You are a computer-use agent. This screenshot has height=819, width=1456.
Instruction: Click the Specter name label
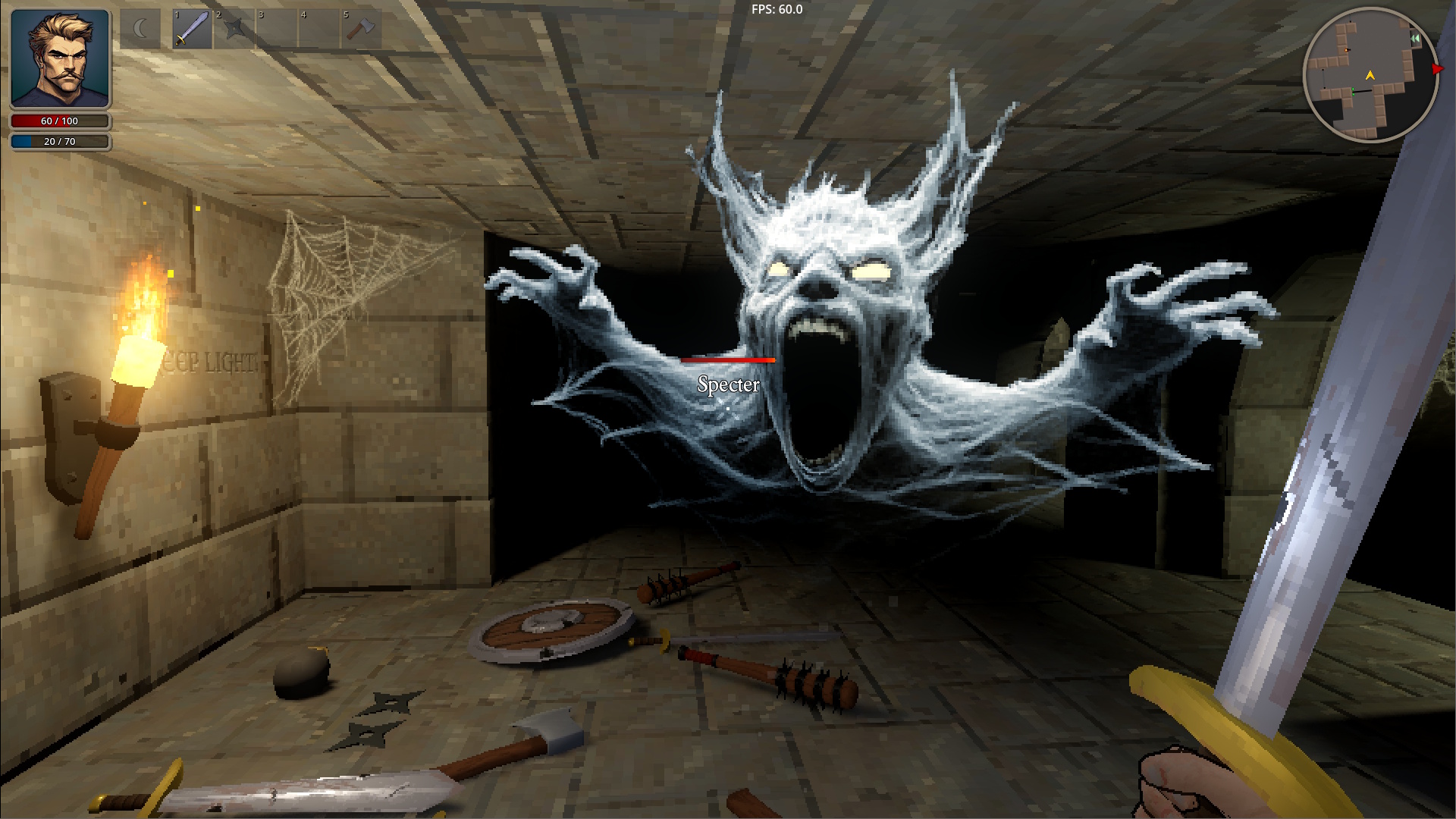(727, 385)
